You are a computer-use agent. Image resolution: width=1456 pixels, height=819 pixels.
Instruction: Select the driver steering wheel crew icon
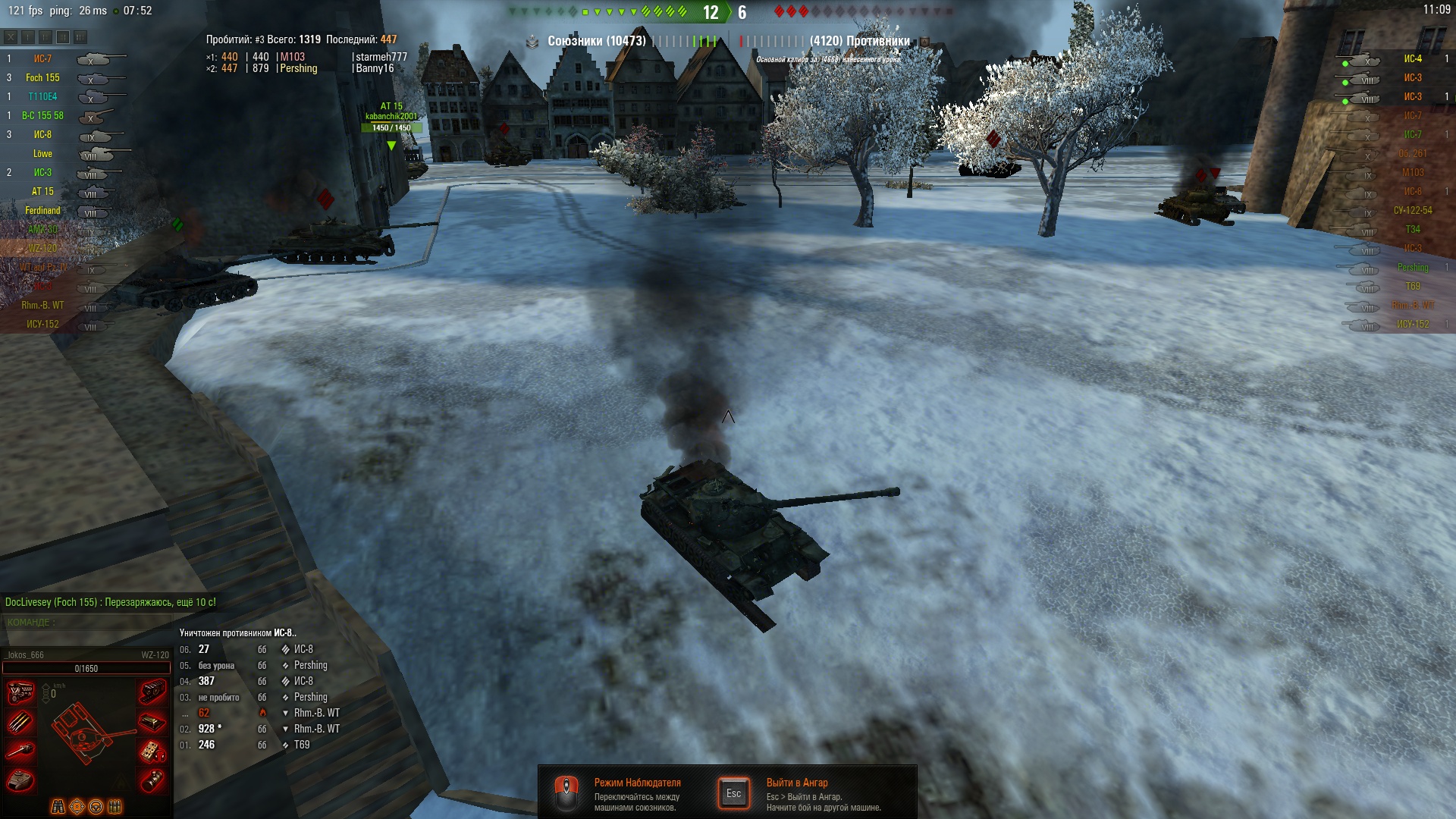tap(96, 807)
